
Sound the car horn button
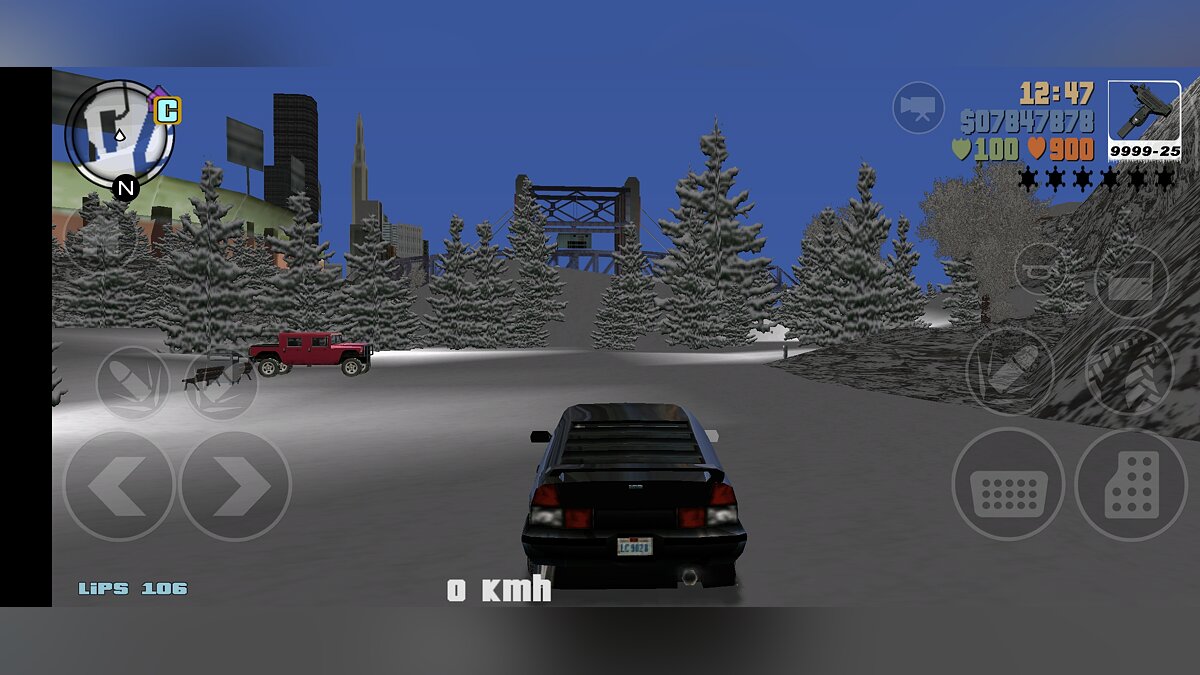pos(1040,268)
